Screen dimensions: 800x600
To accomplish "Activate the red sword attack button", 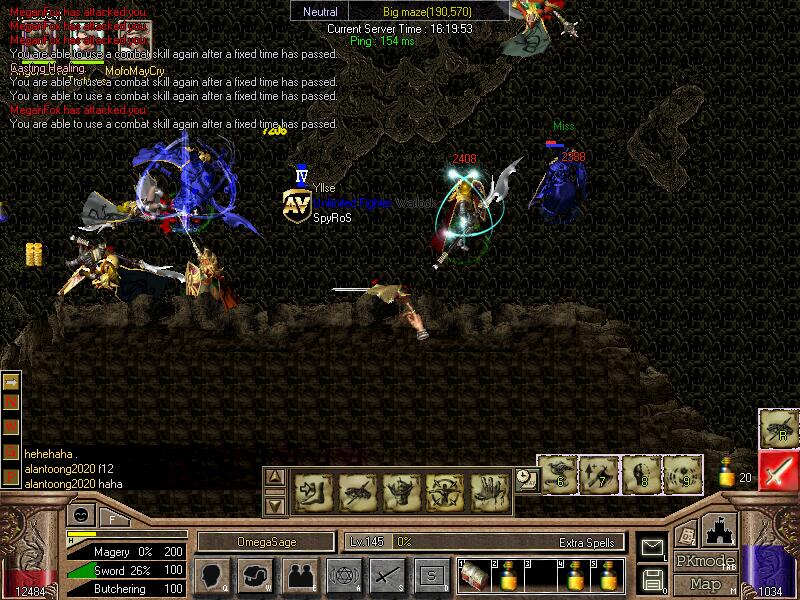I will tap(778, 471).
